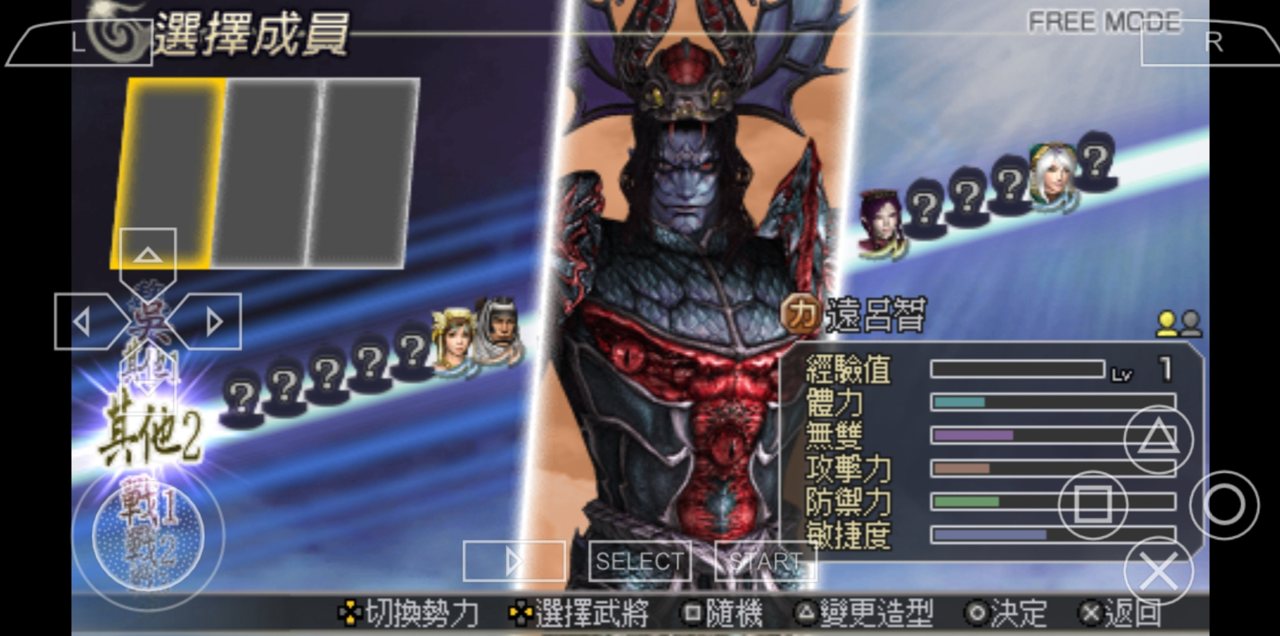The width and height of the screenshot is (1280, 636).
Task: Select the purple-haired character portrait
Action: 881,222
